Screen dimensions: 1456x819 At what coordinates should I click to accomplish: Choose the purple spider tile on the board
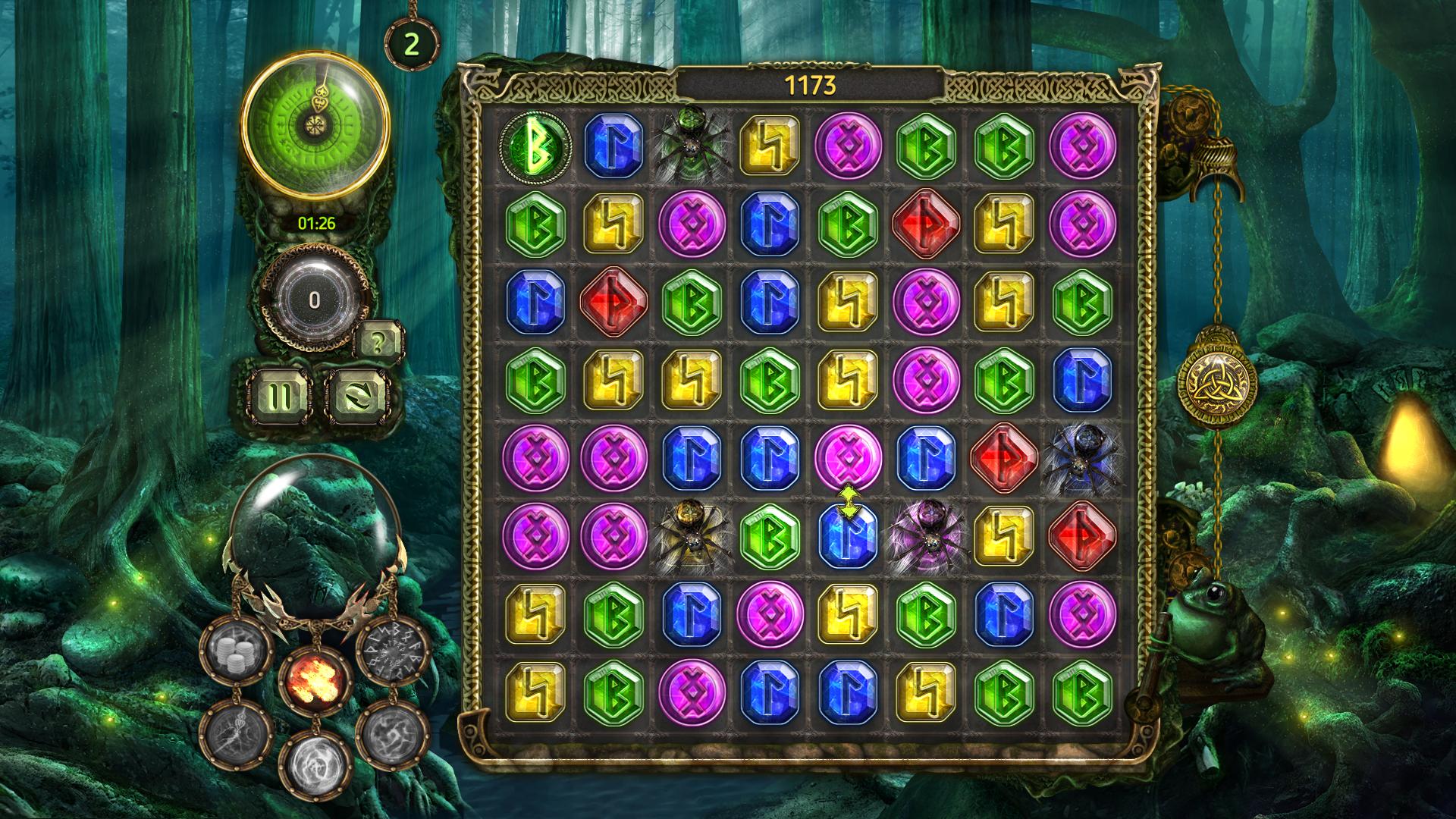[925, 536]
